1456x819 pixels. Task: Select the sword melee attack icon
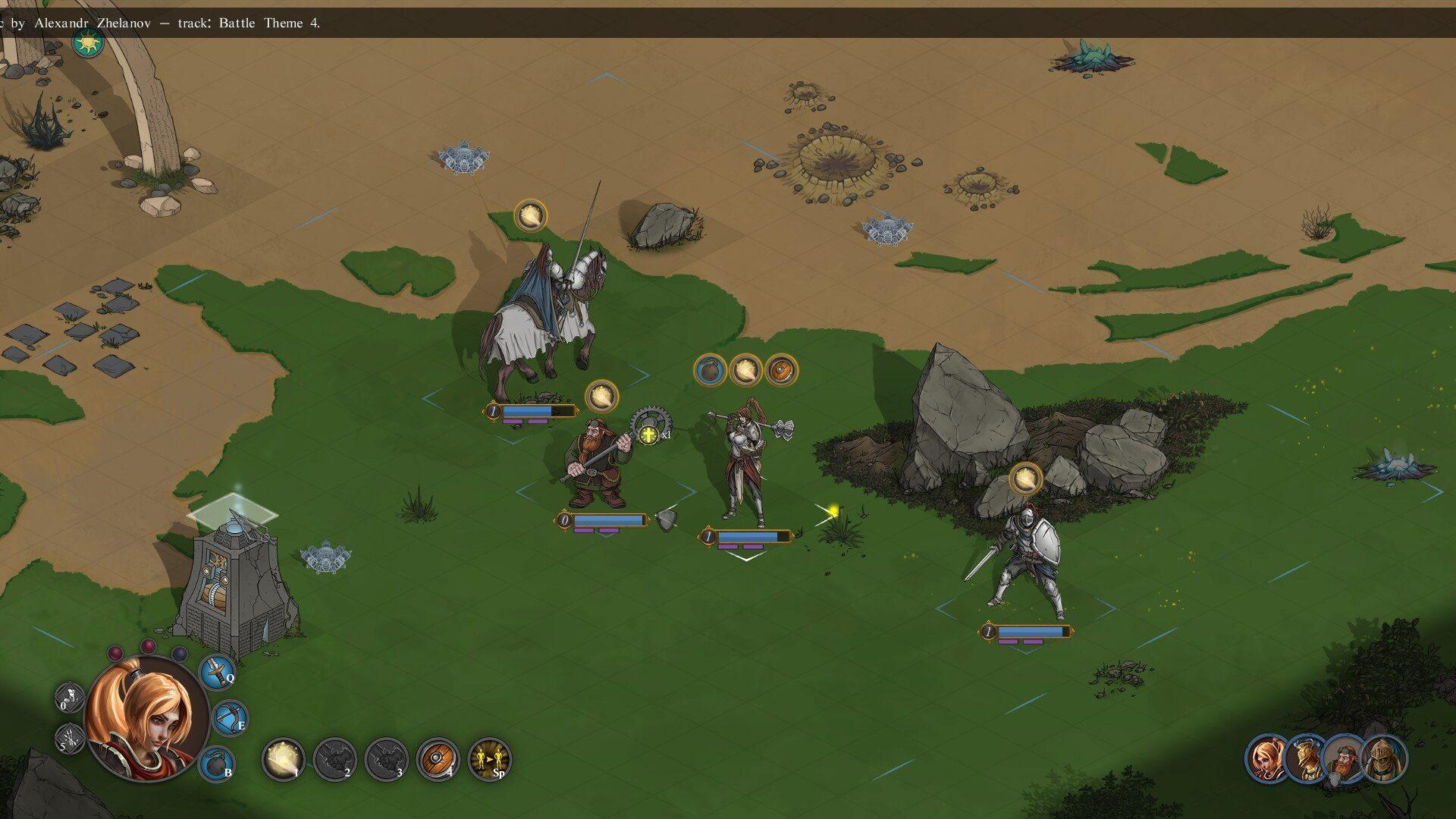coord(216,671)
